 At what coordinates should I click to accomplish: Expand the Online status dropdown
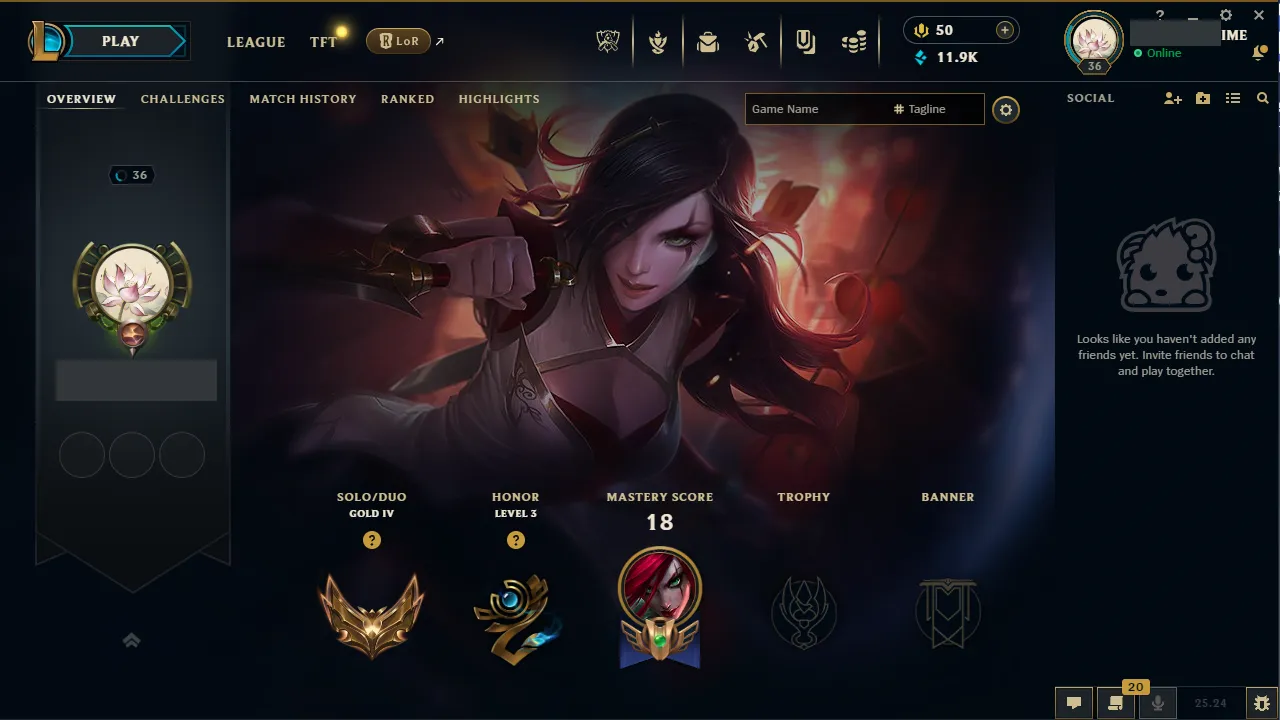(1161, 53)
